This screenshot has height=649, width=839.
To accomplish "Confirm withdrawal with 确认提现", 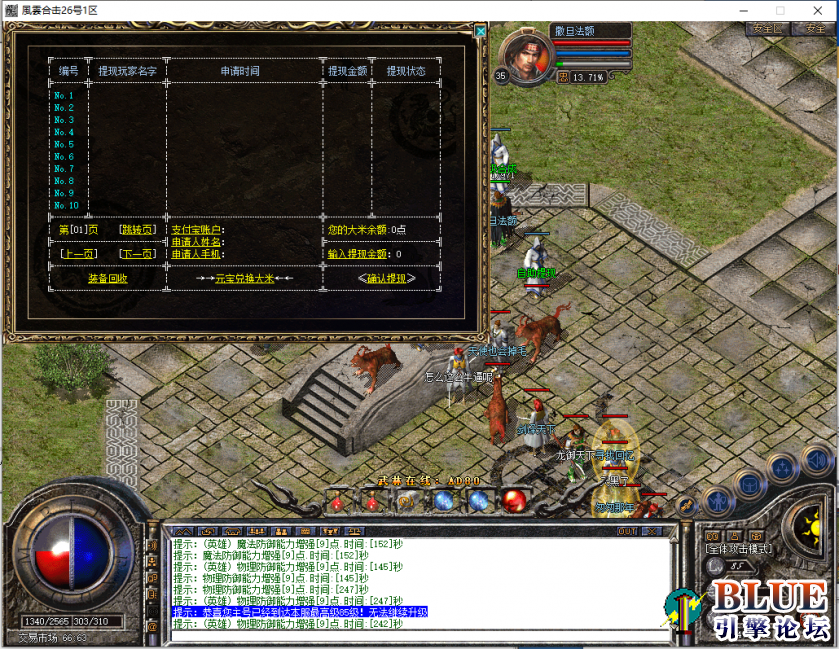I will coord(385,278).
